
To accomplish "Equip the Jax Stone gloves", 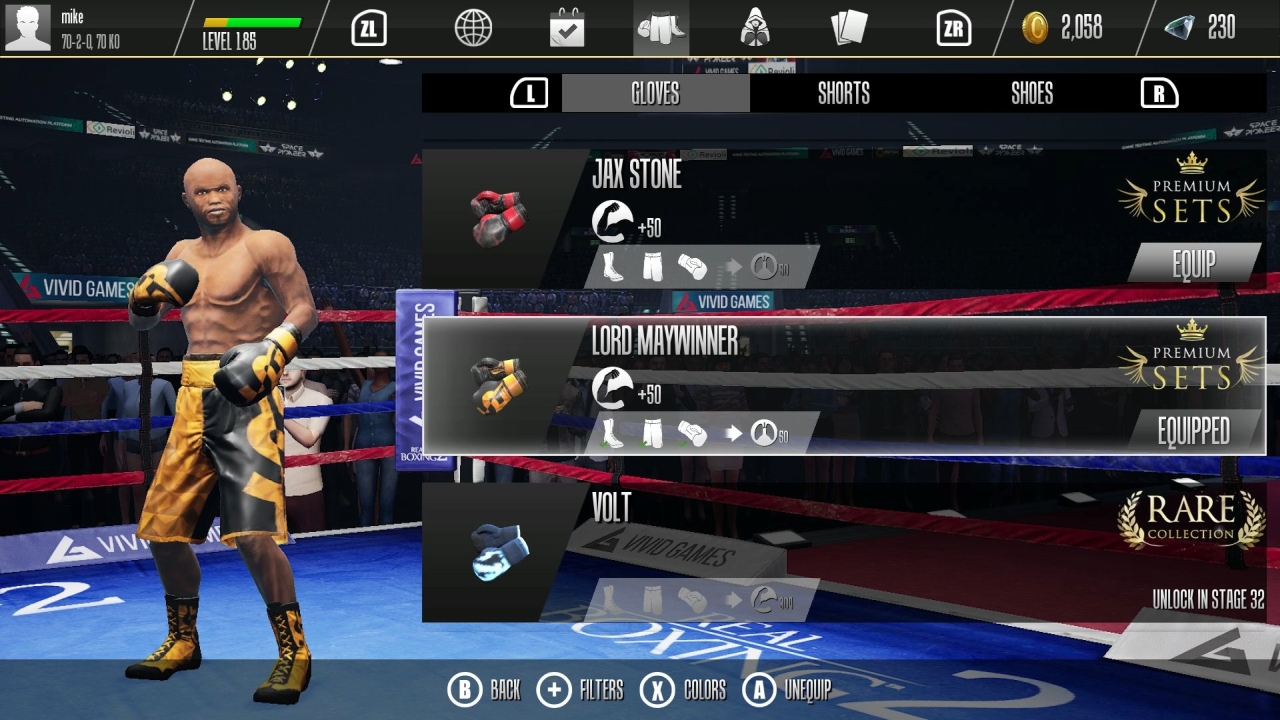I will [x=1193, y=263].
